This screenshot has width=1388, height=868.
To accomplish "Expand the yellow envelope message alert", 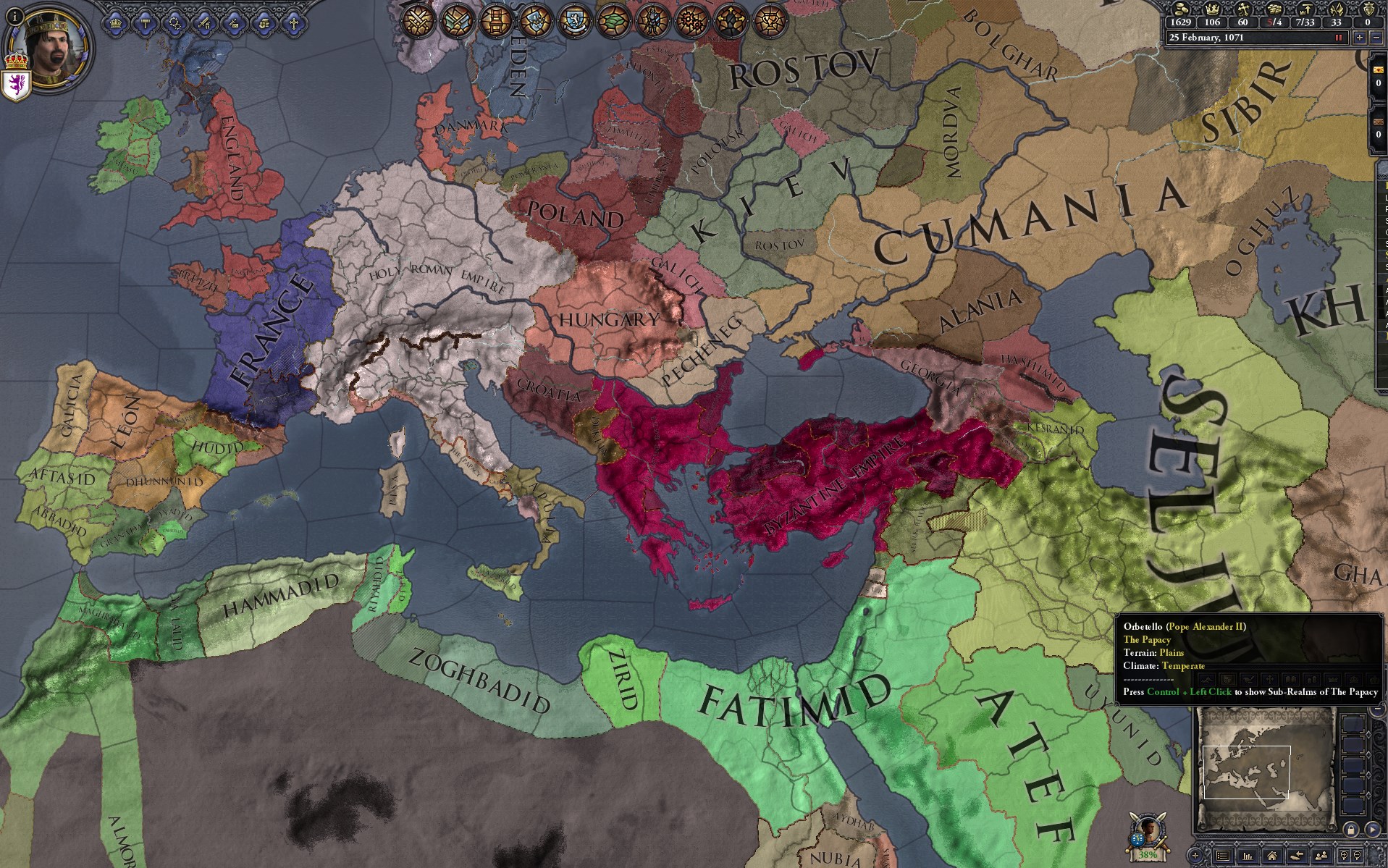I will coord(1379,71).
